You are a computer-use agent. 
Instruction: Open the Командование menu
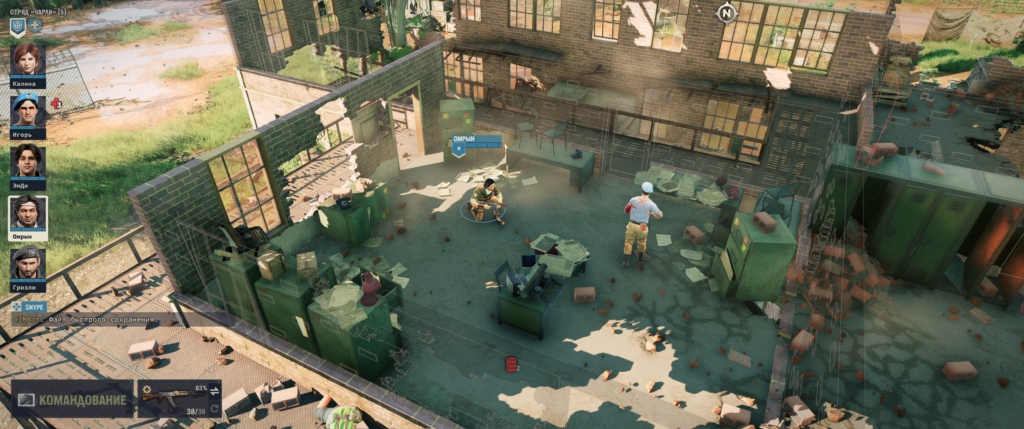point(72,399)
